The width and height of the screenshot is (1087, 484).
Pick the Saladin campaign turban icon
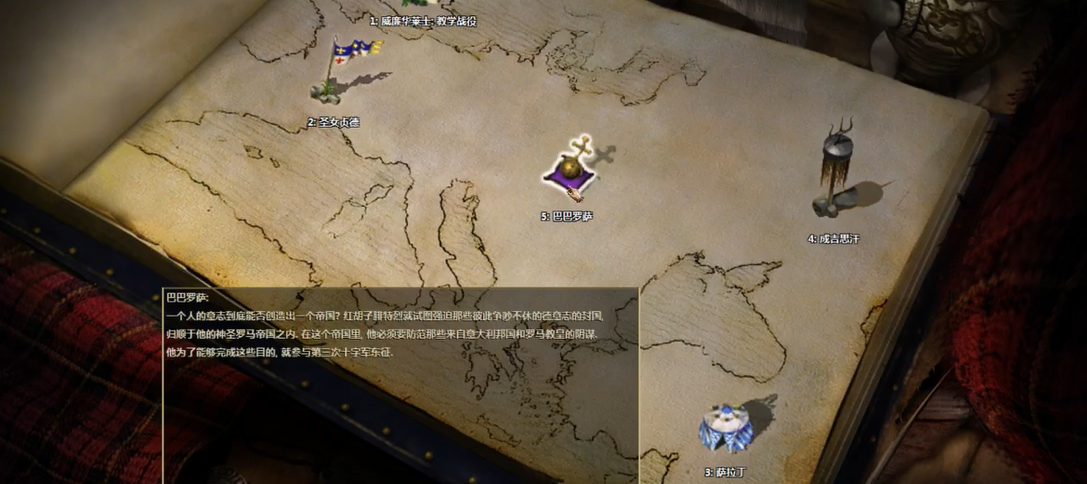point(725,428)
